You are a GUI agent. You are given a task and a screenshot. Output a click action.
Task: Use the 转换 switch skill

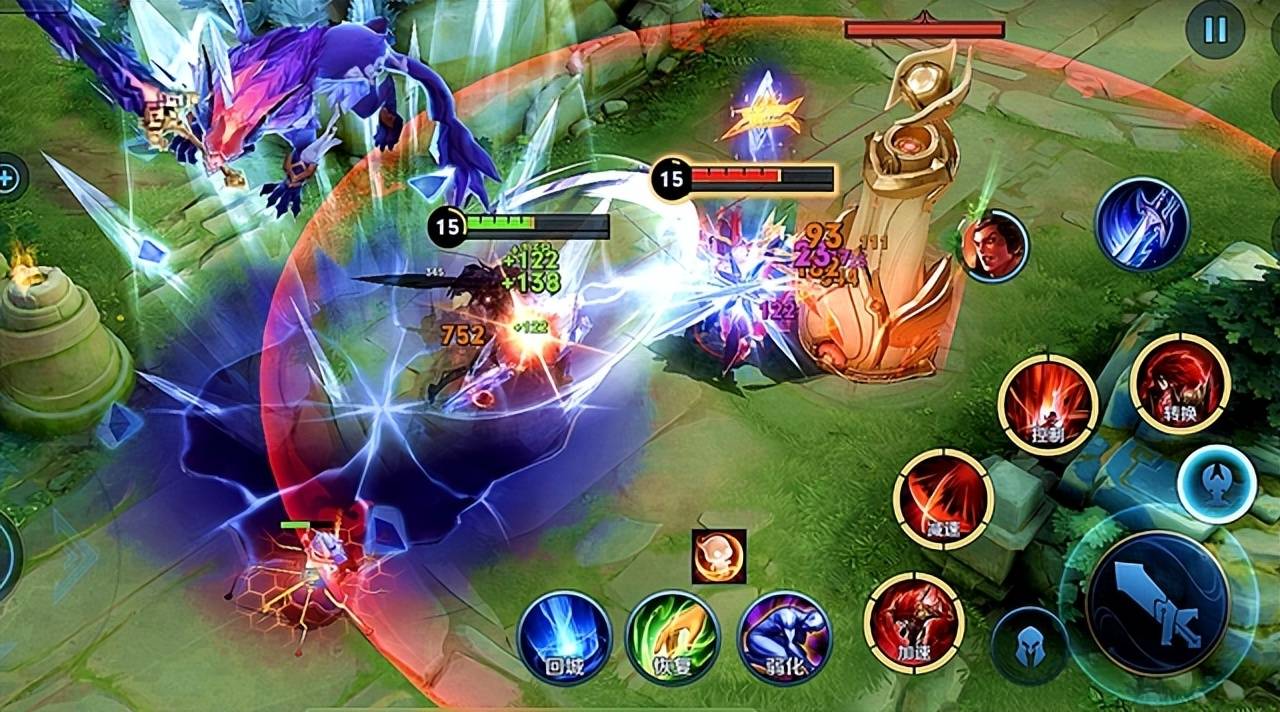(1180, 384)
